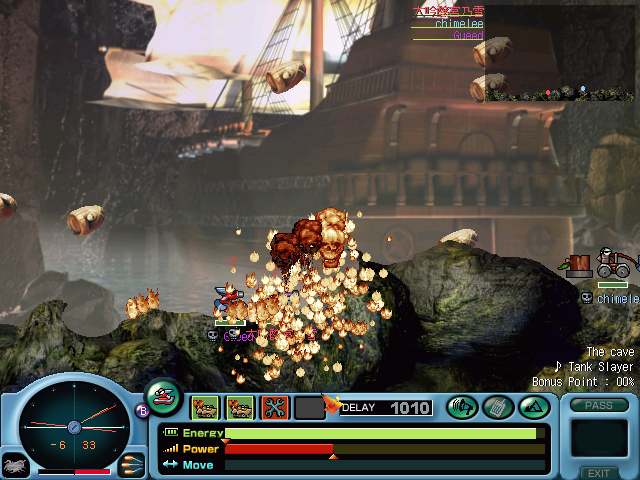Use the crossed wrench repair item
Image resolution: width=640 pixels, height=480 pixels.
[274, 407]
